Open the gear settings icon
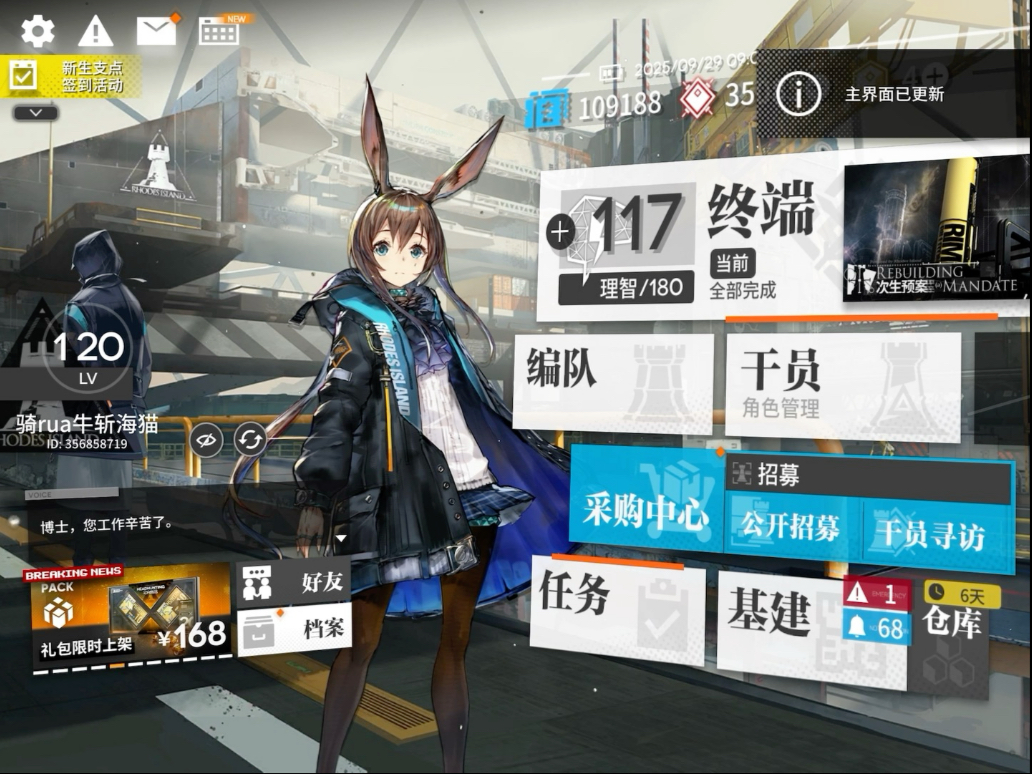The image size is (1032, 774). 38,31
